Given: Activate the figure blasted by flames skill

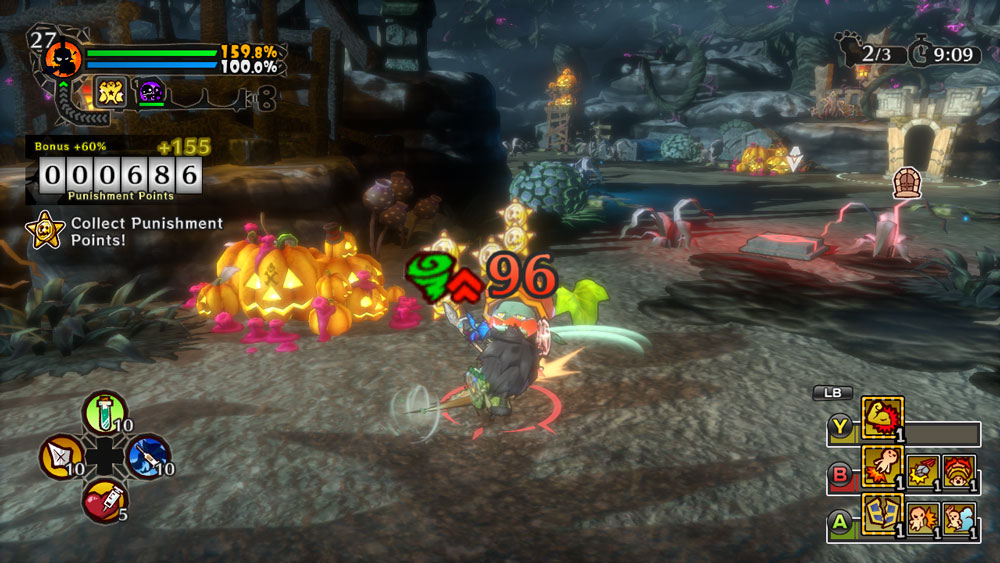Looking at the screenshot, I should (882, 467).
